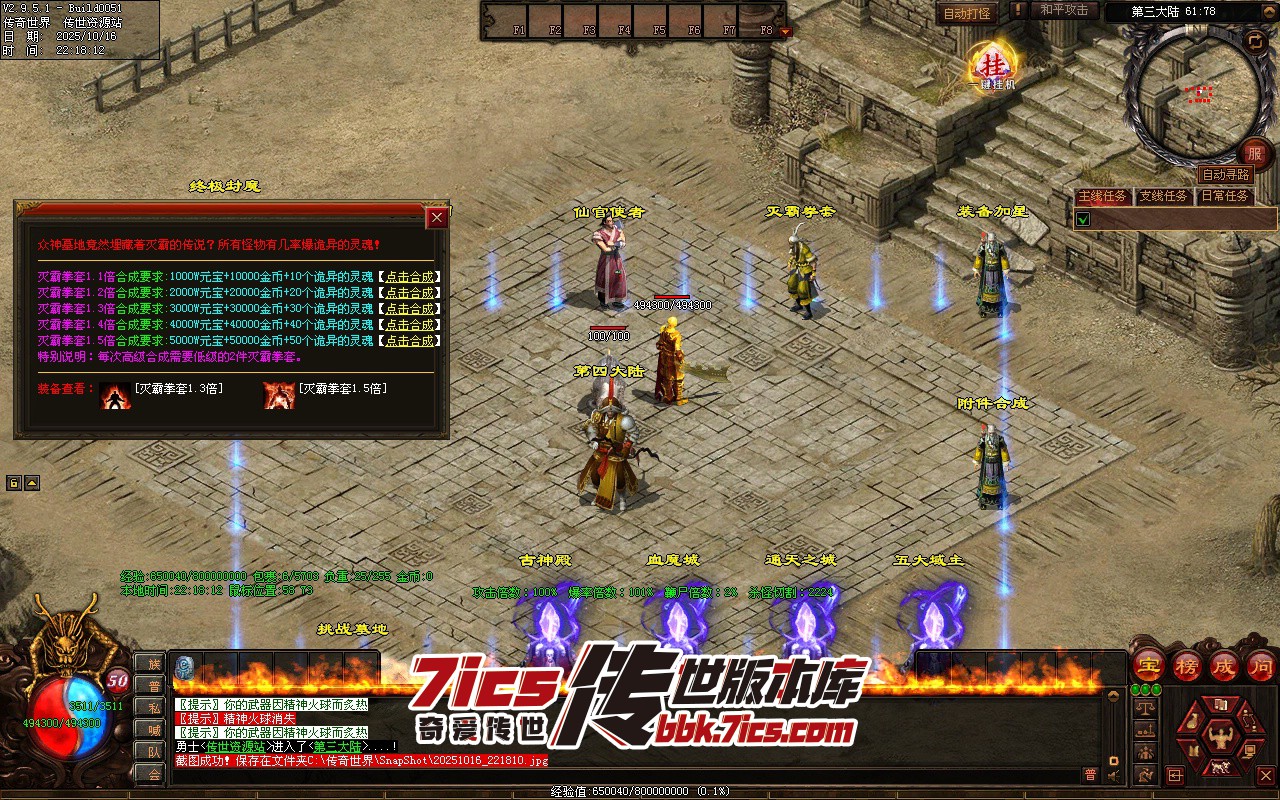Select the 支线任务 quest tab
The height and width of the screenshot is (800, 1280).
pos(1164,196)
